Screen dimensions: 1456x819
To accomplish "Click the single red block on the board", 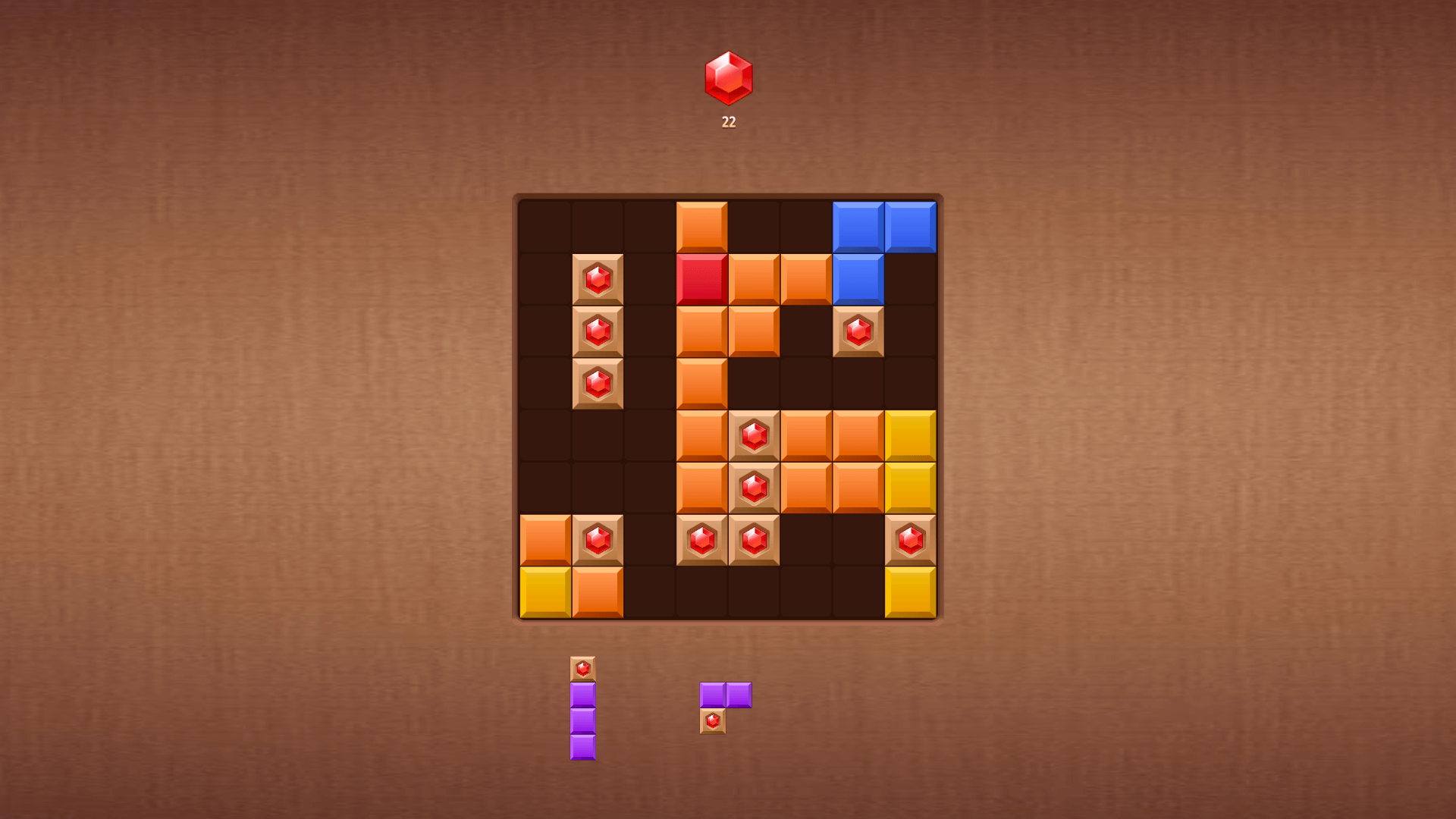I will (x=702, y=278).
